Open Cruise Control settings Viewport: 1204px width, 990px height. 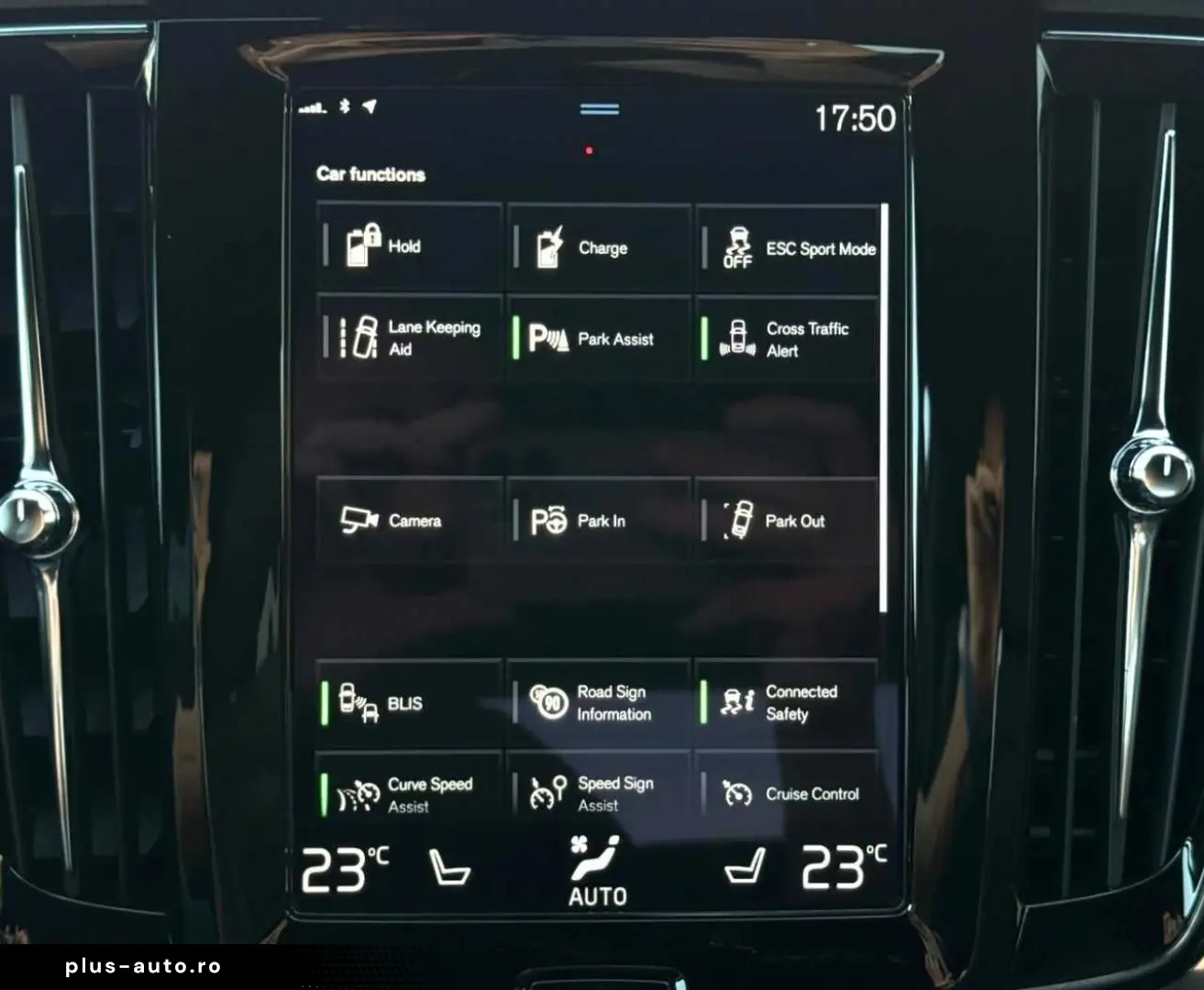(x=787, y=794)
